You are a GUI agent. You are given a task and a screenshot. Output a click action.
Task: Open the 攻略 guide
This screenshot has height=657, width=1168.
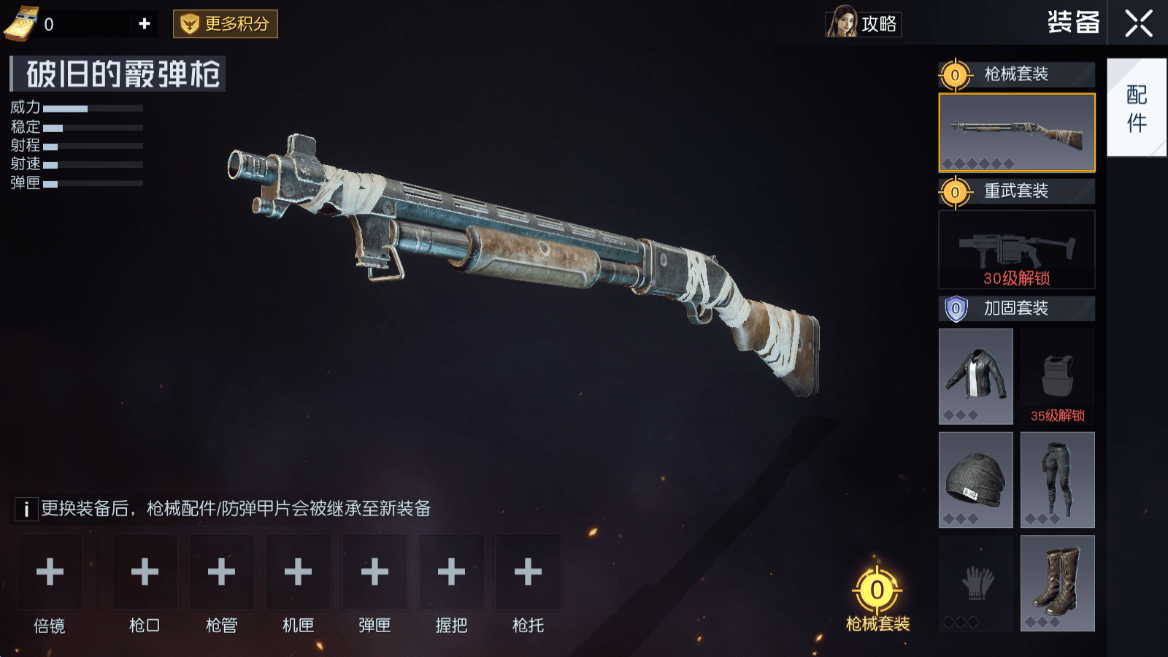(864, 23)
